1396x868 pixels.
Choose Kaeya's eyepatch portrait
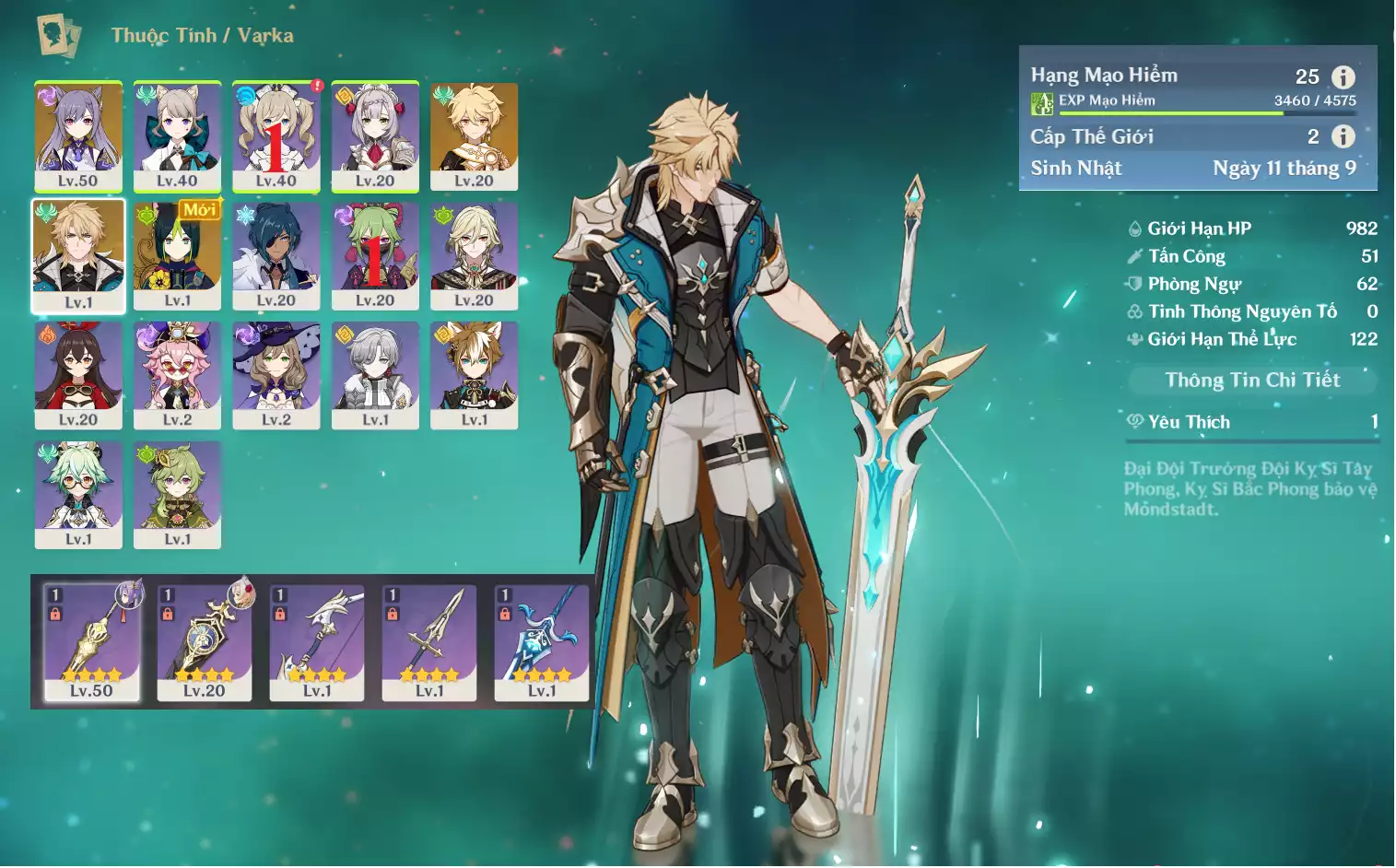(276, 255)
